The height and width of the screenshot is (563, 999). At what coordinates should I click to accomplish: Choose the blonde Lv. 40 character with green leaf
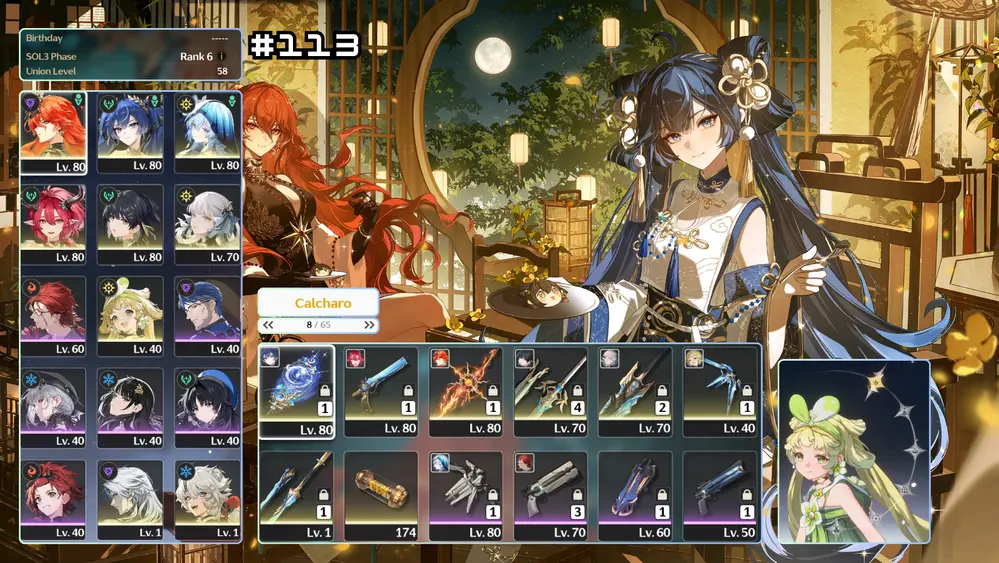pyautogui.click(x=130, y=316)
